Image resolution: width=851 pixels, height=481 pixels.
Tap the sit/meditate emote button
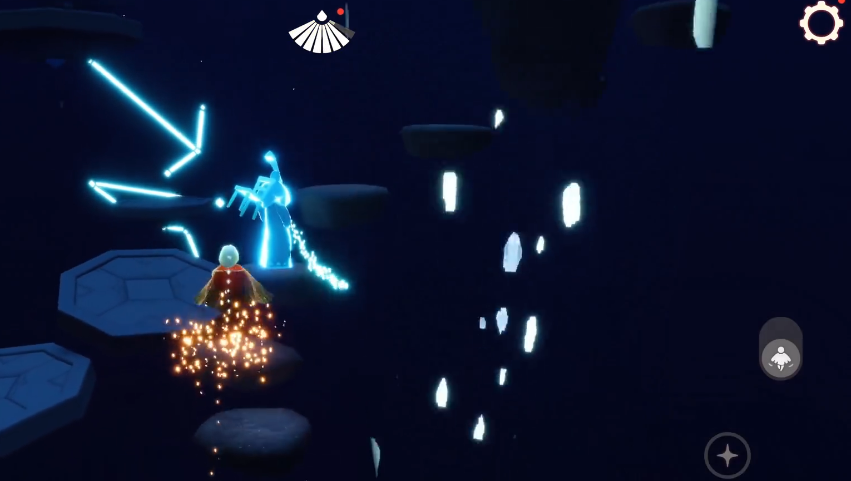point(780,357)
